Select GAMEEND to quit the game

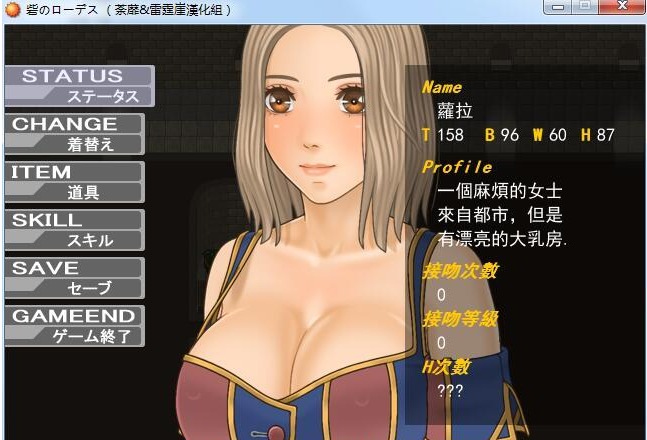point(74,325)
